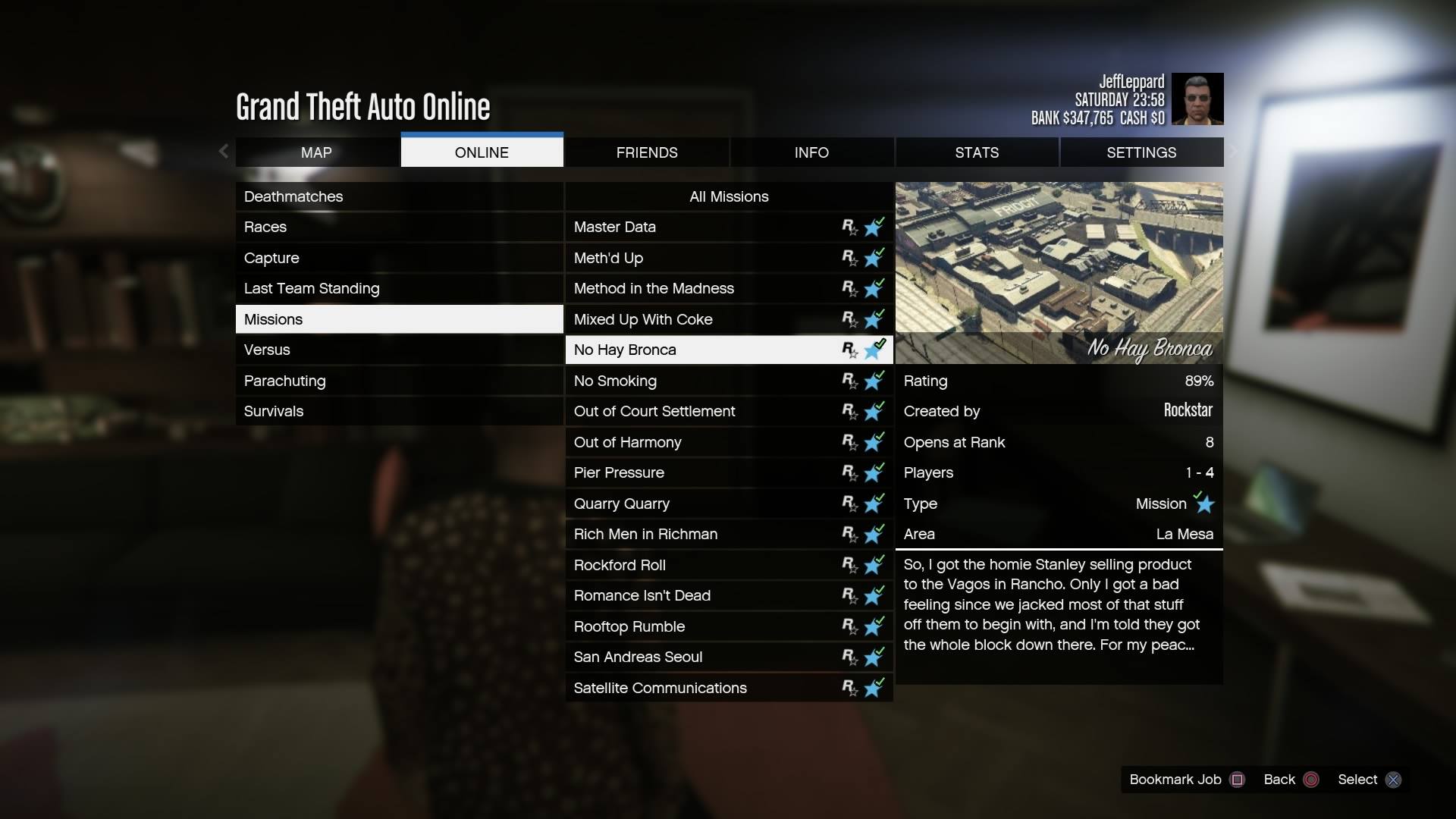Click the X icon next to Select

(x=1394, y=779)
